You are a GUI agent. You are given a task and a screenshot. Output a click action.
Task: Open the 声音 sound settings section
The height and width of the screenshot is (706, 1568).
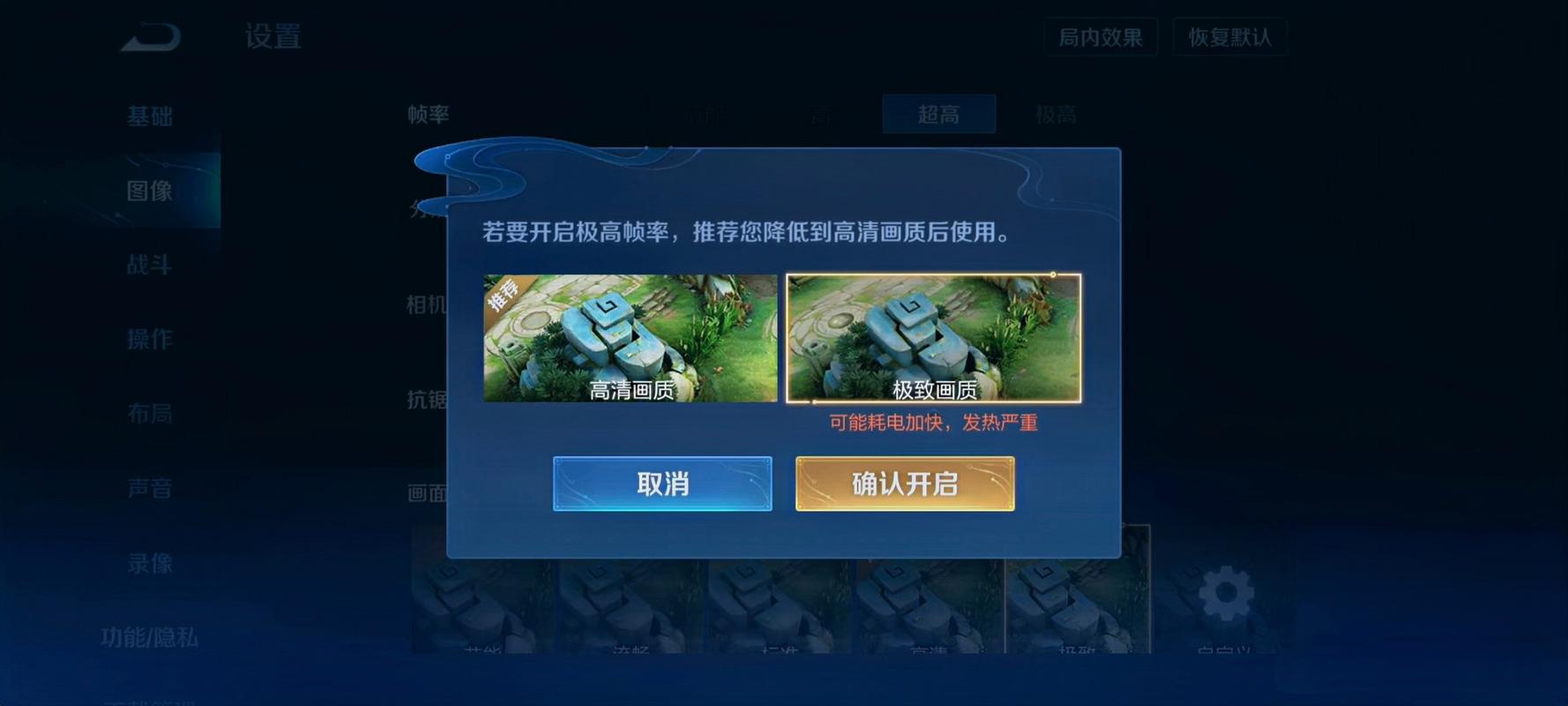click(152, 488)
